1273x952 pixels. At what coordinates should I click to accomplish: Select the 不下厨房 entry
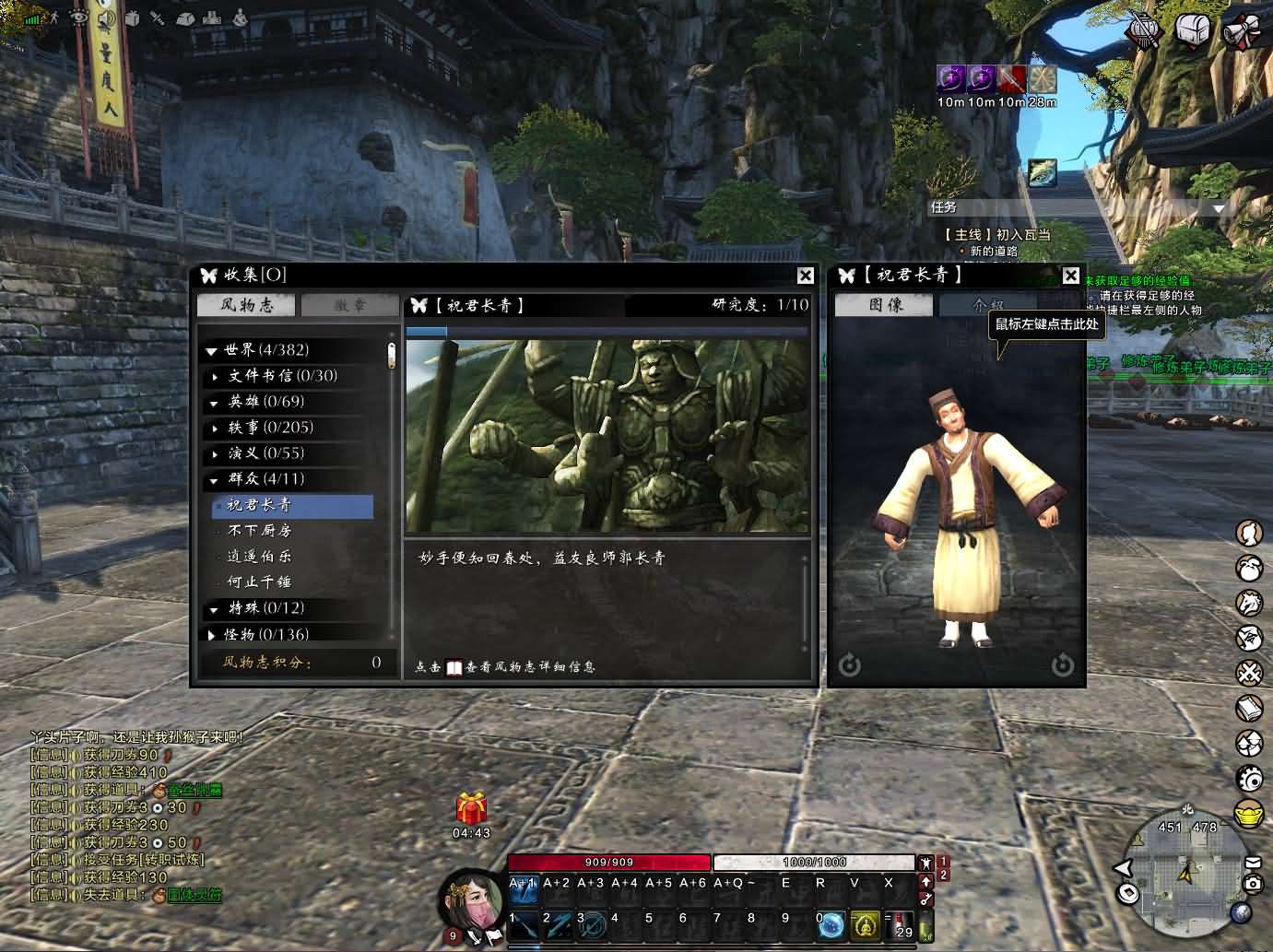point(259,531)
